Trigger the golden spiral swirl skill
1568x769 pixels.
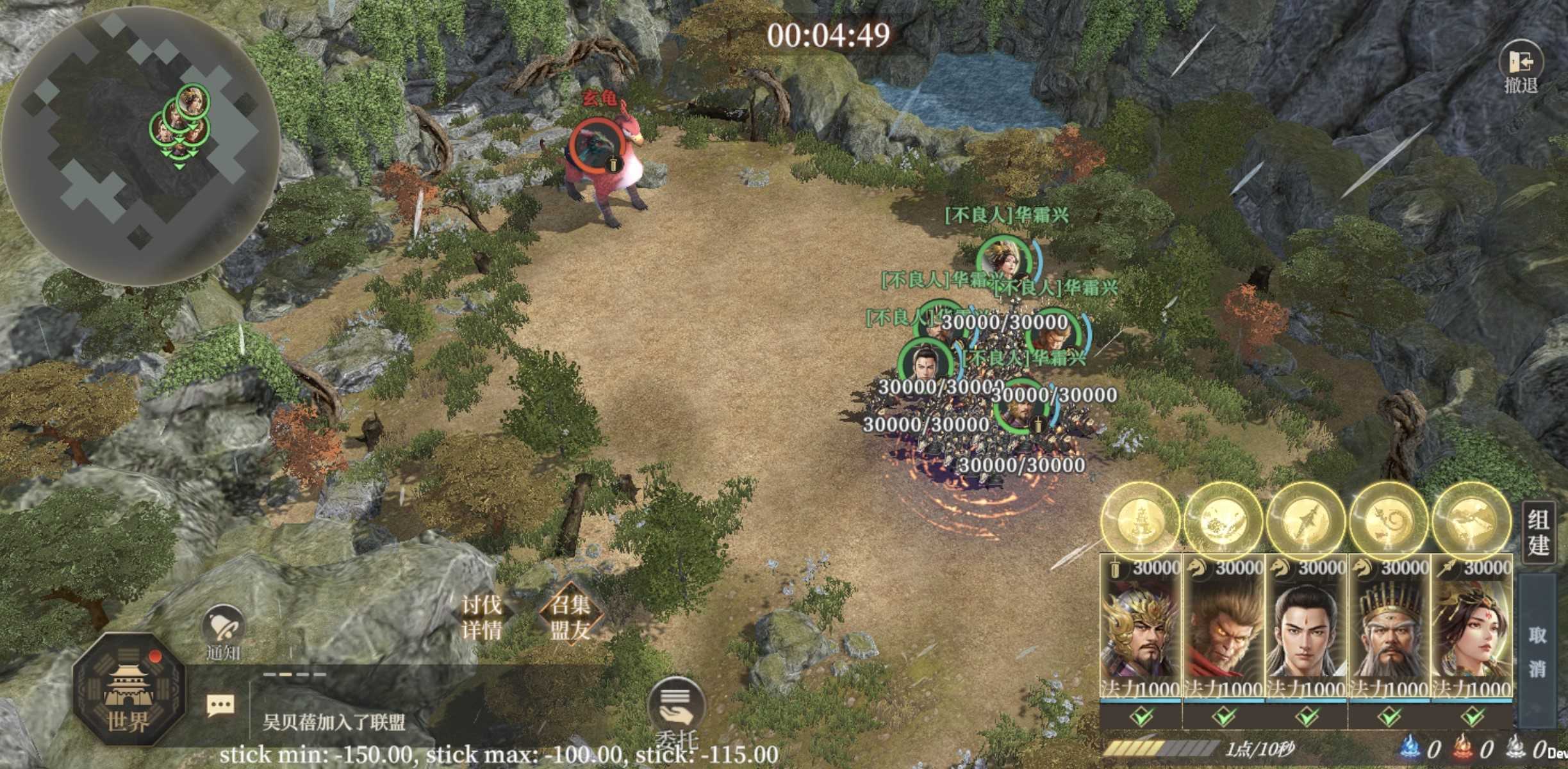[1389, 520]
